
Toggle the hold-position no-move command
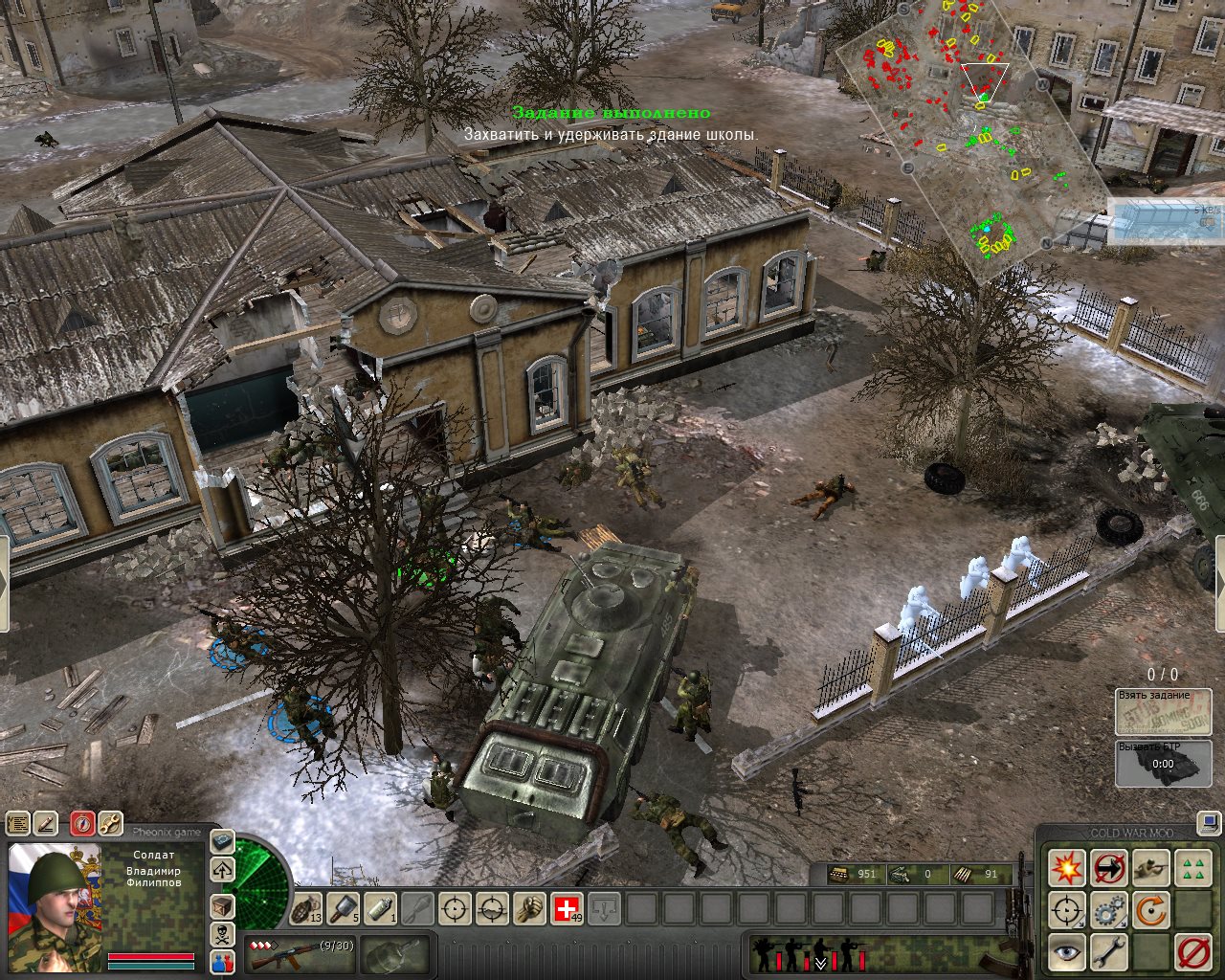1109,868
